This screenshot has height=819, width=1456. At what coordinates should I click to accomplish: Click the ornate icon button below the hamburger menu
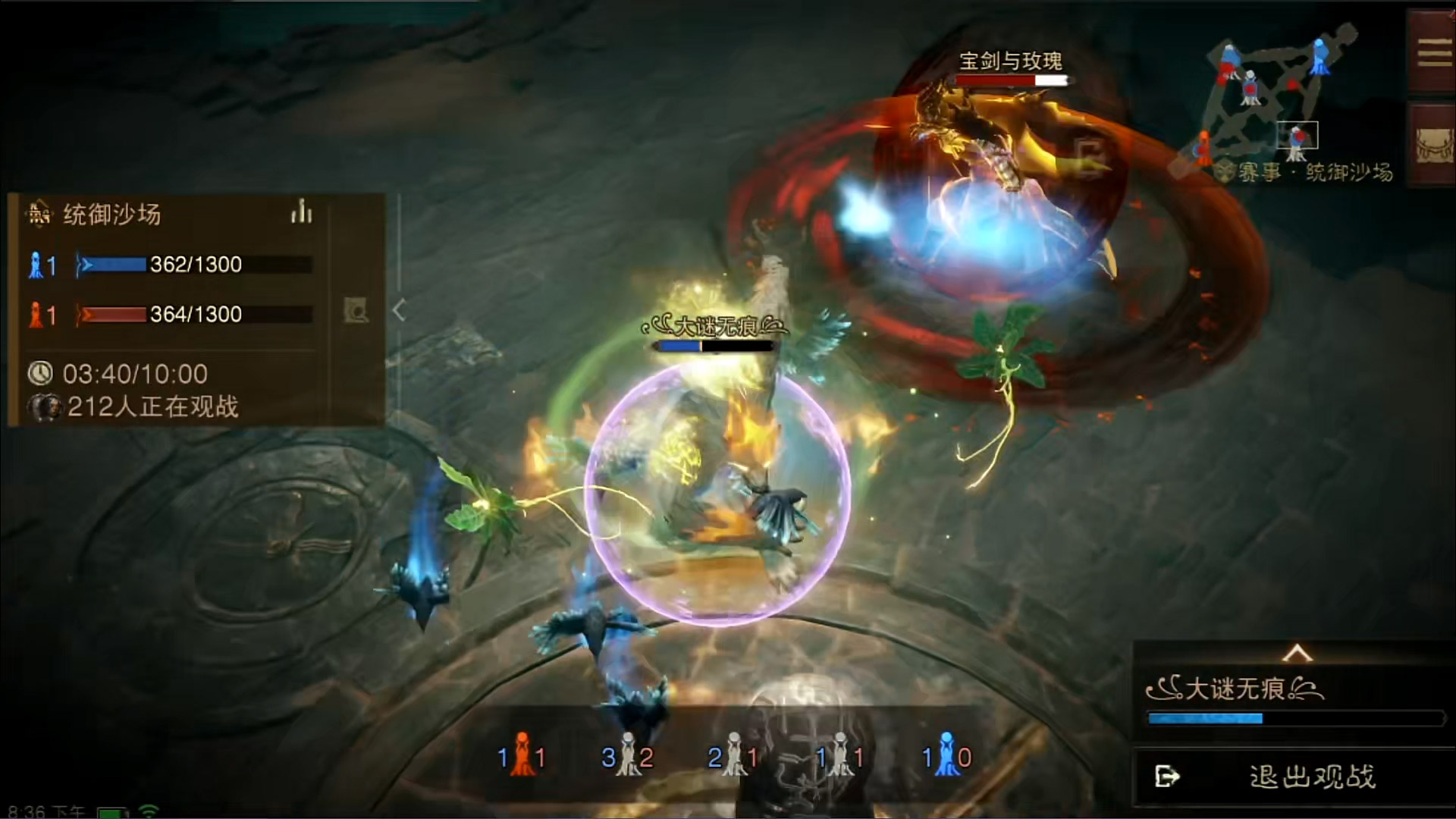coord(1433,144)
